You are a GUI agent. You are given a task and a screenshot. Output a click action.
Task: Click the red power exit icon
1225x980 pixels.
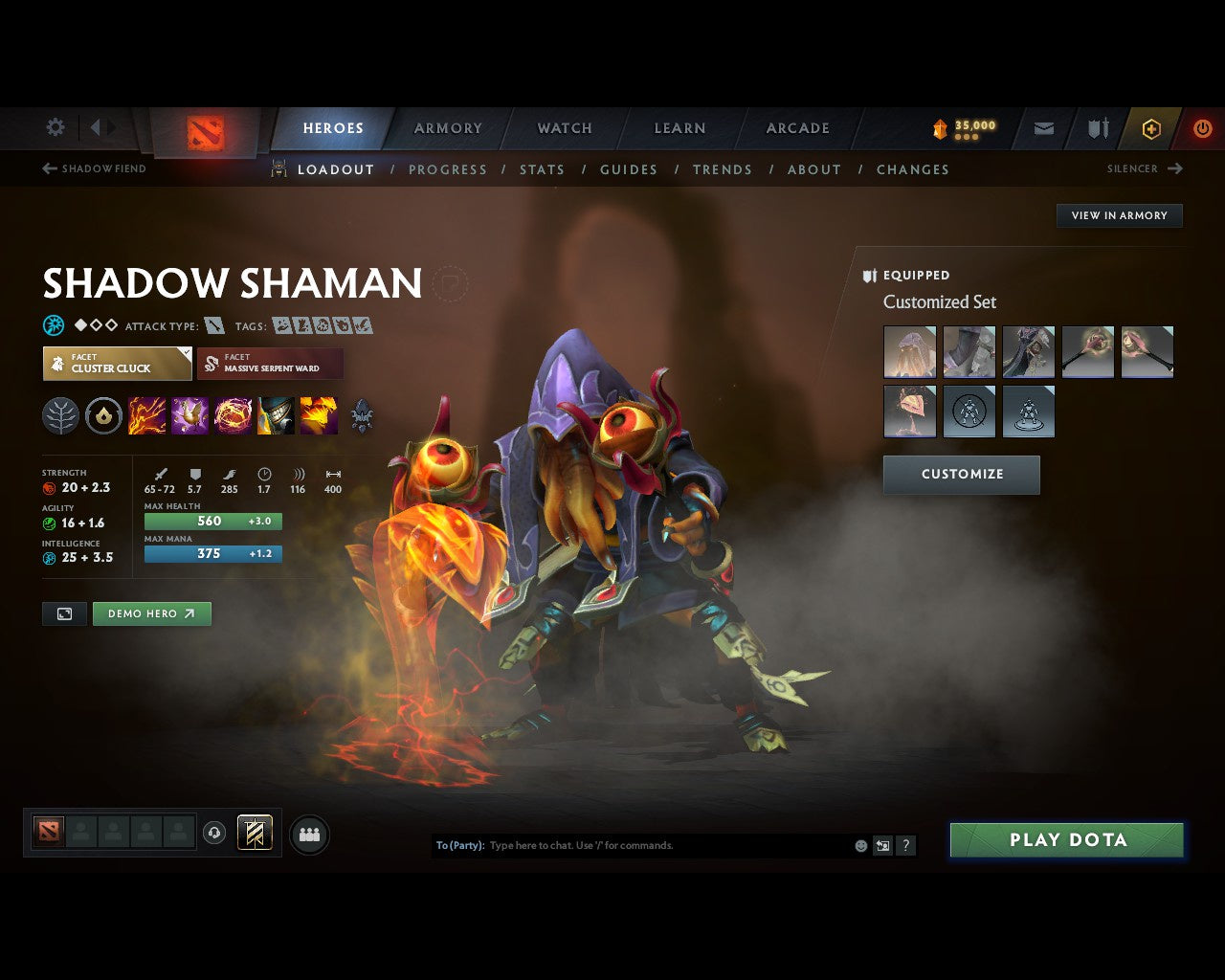[x=1202, y=127]
